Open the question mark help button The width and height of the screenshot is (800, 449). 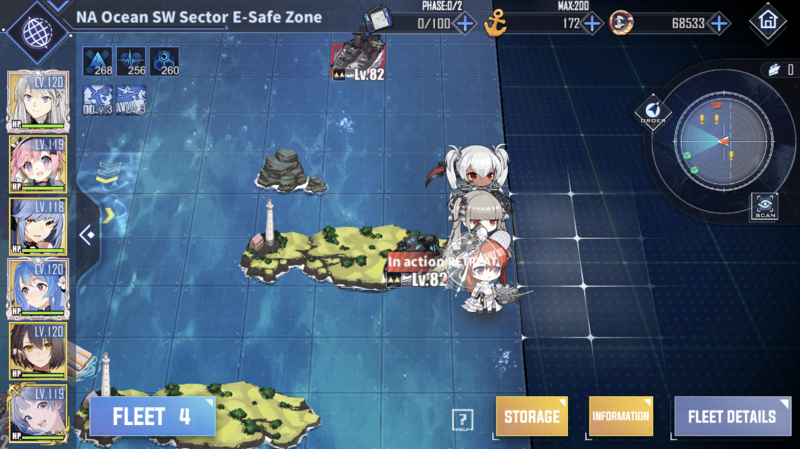(462, 420)
